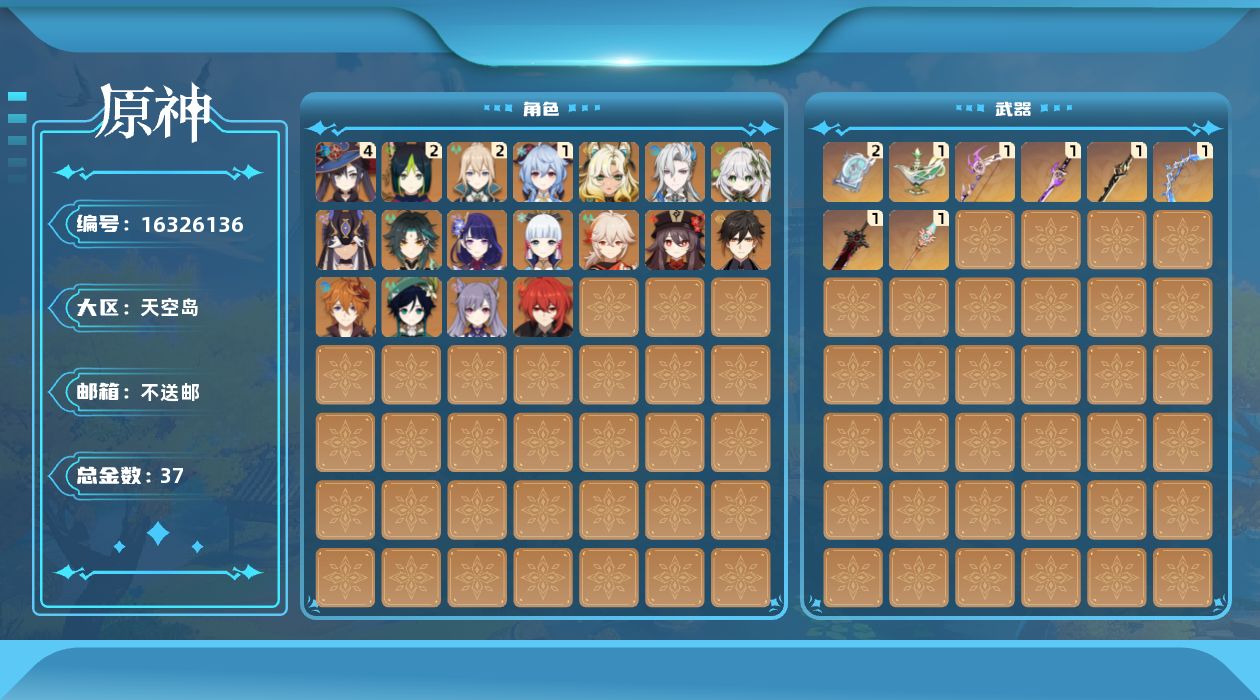
Task: Select the green lamp catalyst weapon
Action: pos(919,172)
